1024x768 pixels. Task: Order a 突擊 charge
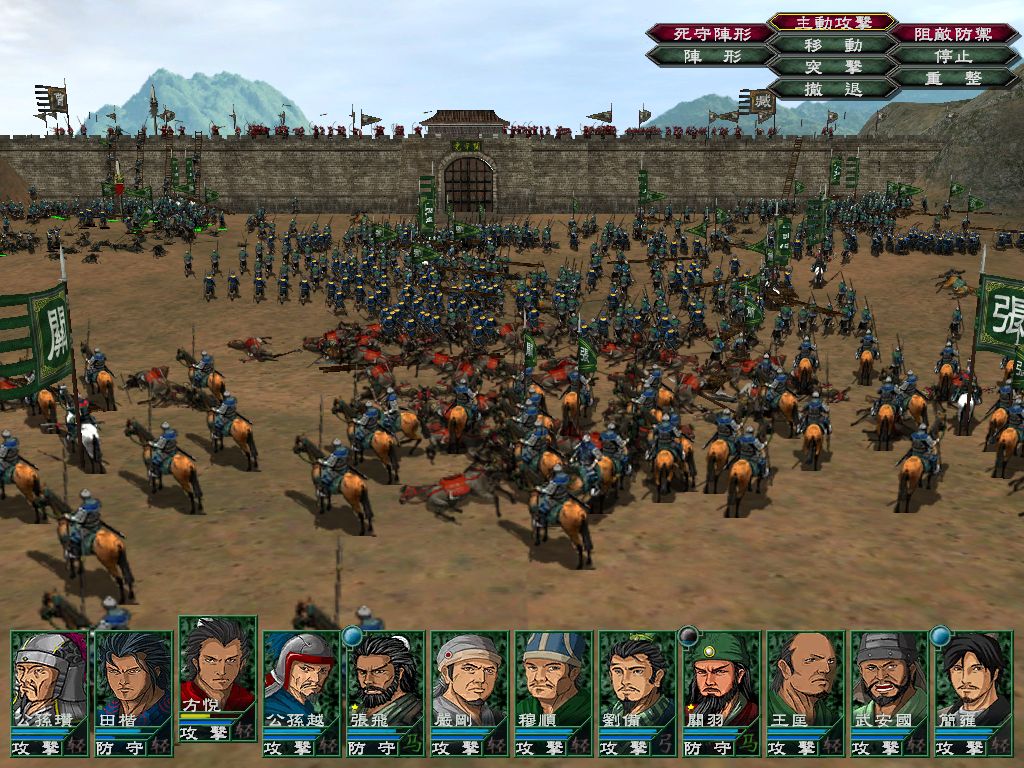[x=833, y=67]
